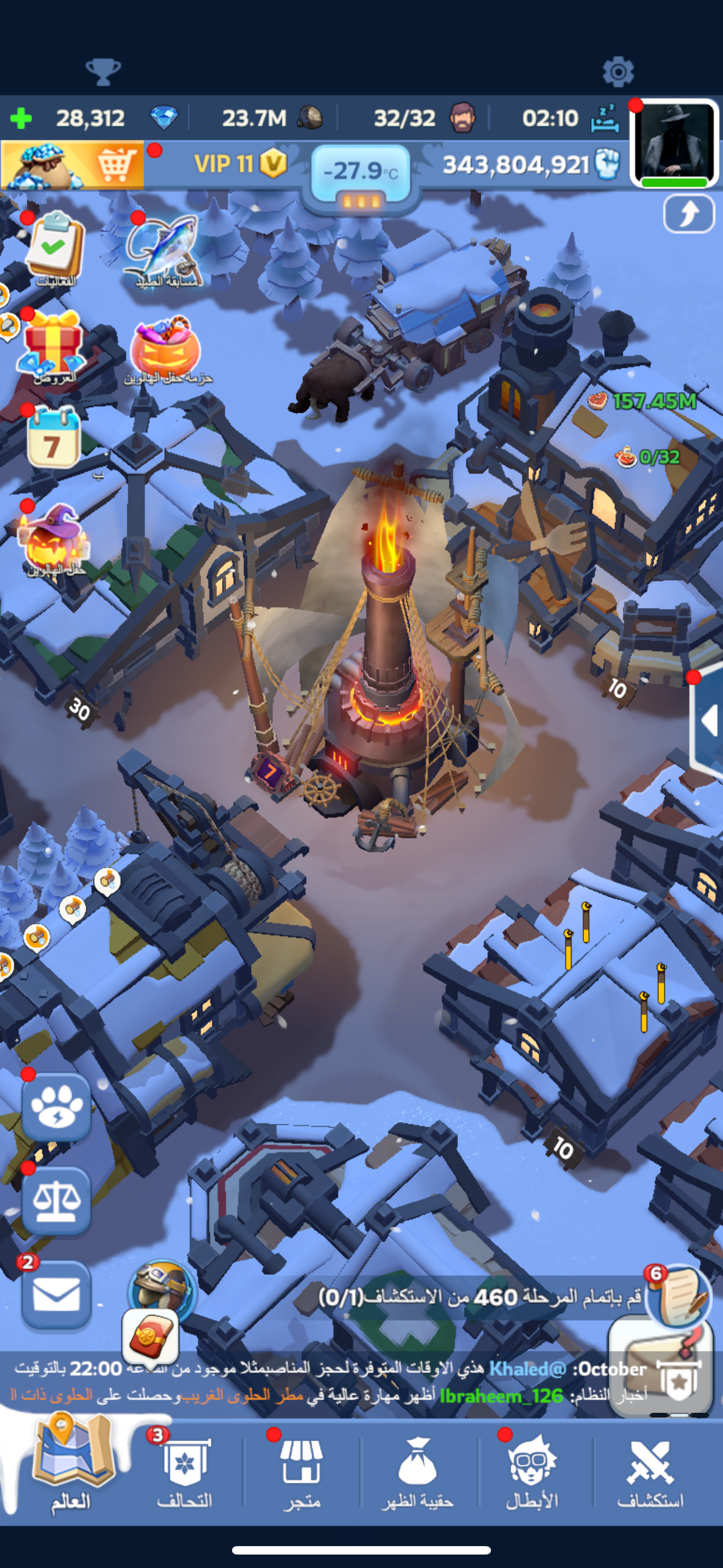Open the settings gear icon

[x=618, y=72]
